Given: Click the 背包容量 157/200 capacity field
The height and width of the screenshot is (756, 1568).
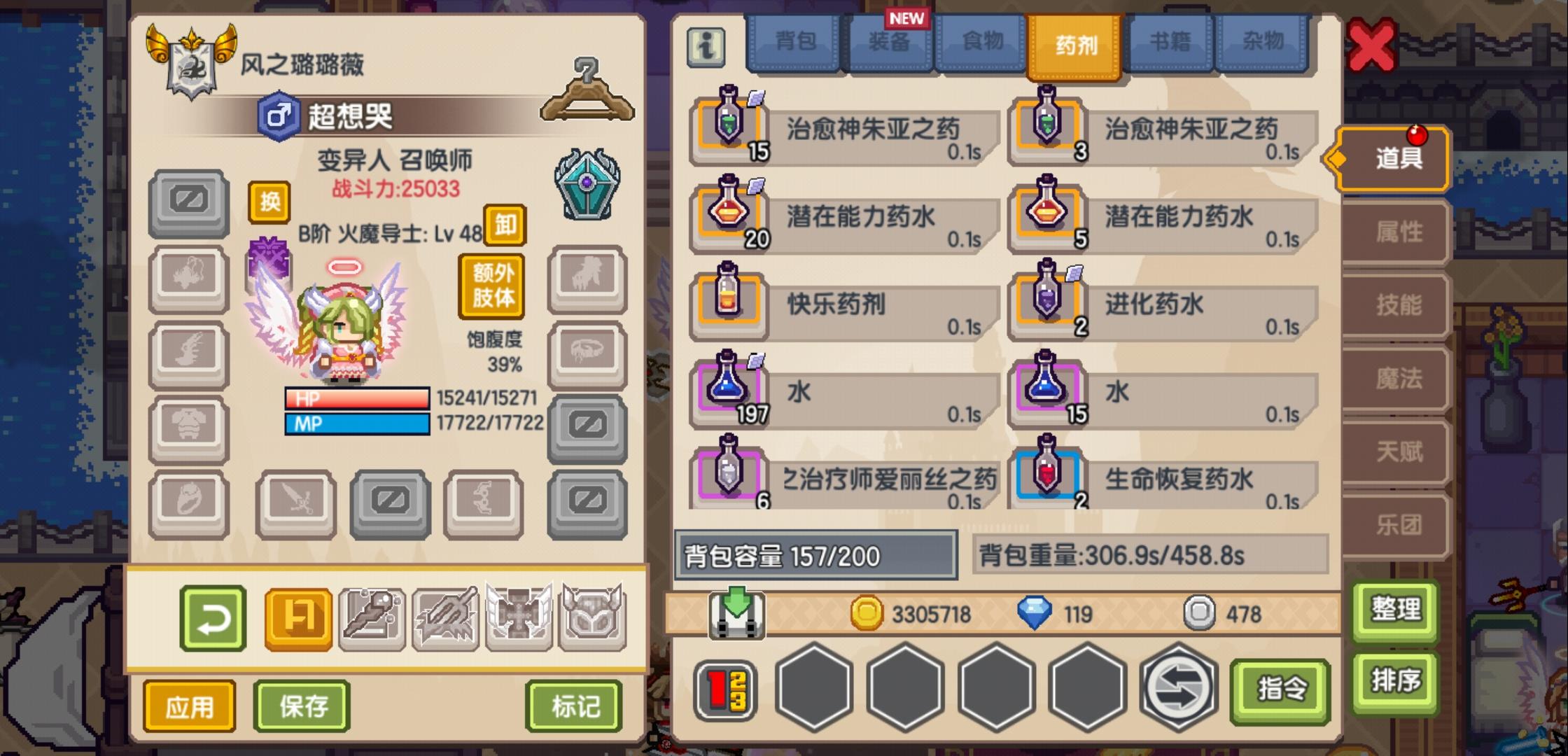Looking at the screenshot, I should coord(814,554).
